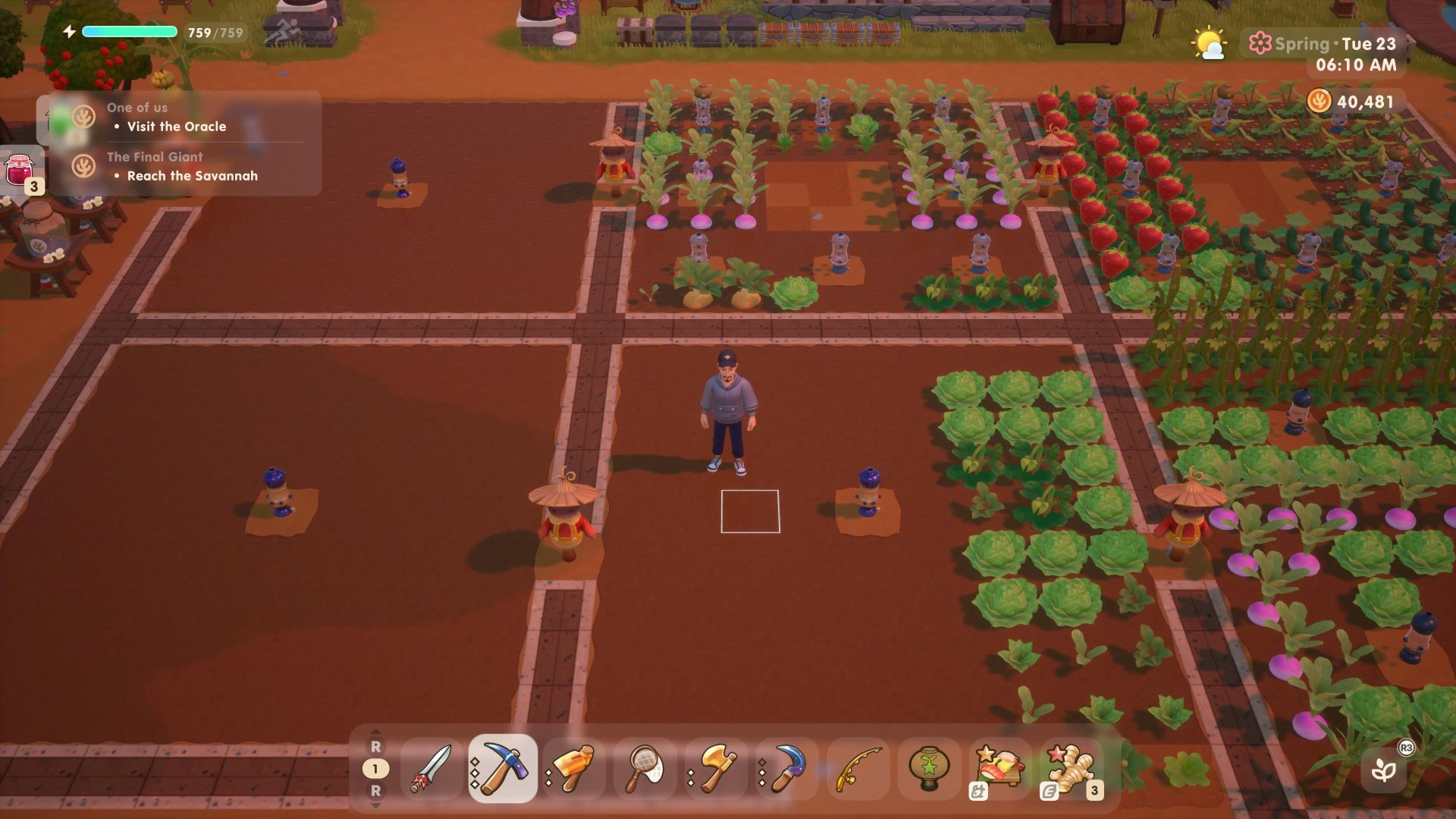Select the green star lantern item
Viewport: 1456px width, 819px height.
click(930, 769)
